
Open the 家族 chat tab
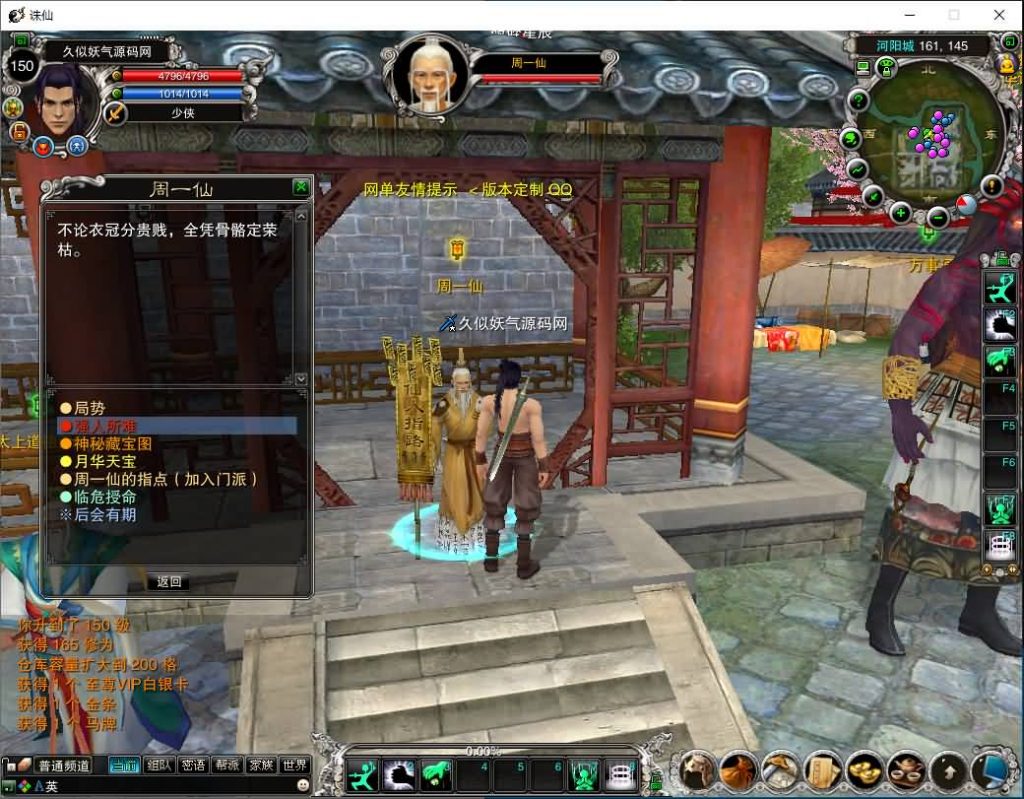pos(261,765)
